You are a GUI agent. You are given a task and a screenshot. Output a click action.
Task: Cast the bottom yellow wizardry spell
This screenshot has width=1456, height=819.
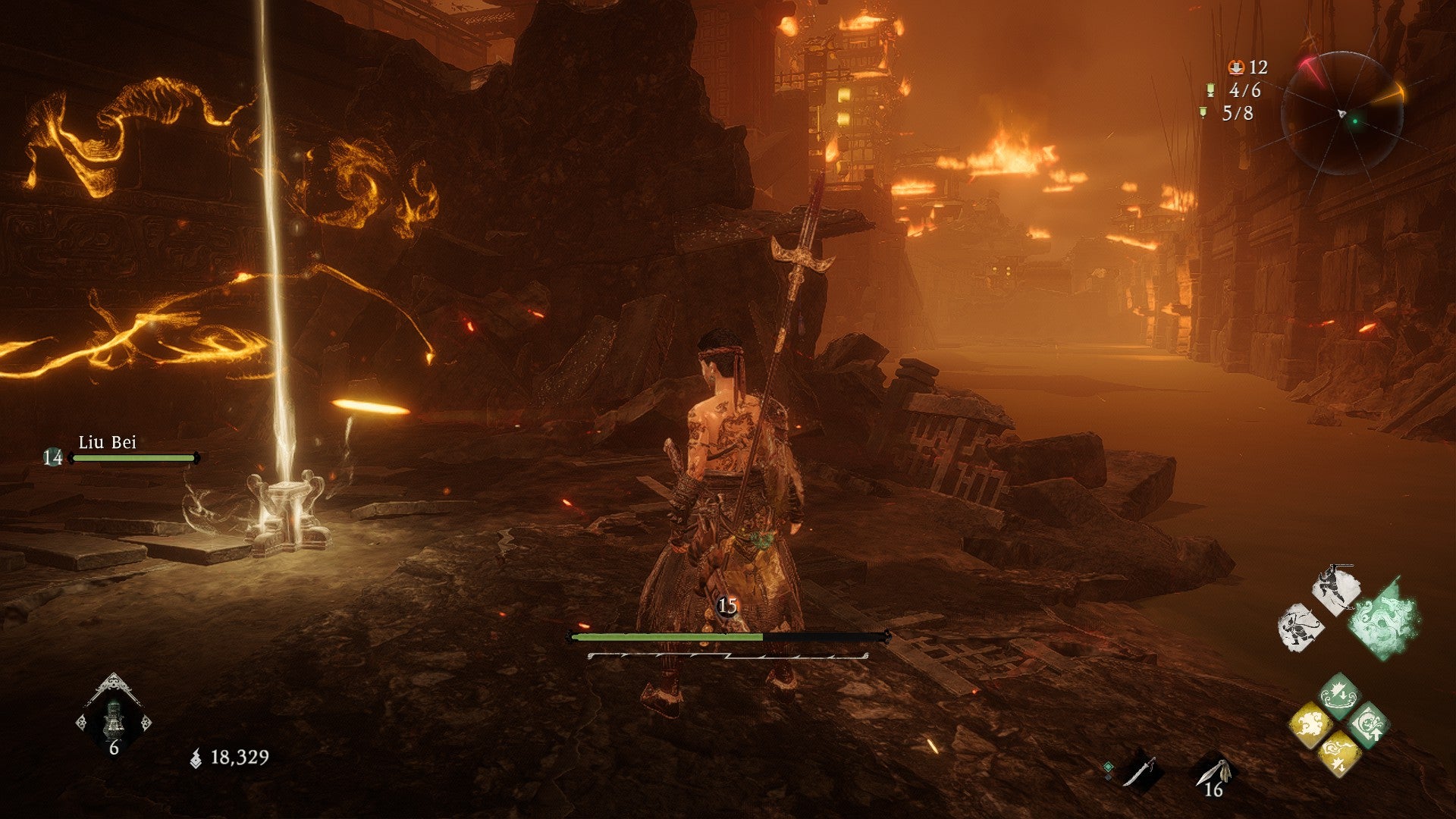pyautogui.click(x=1338, y=754)
